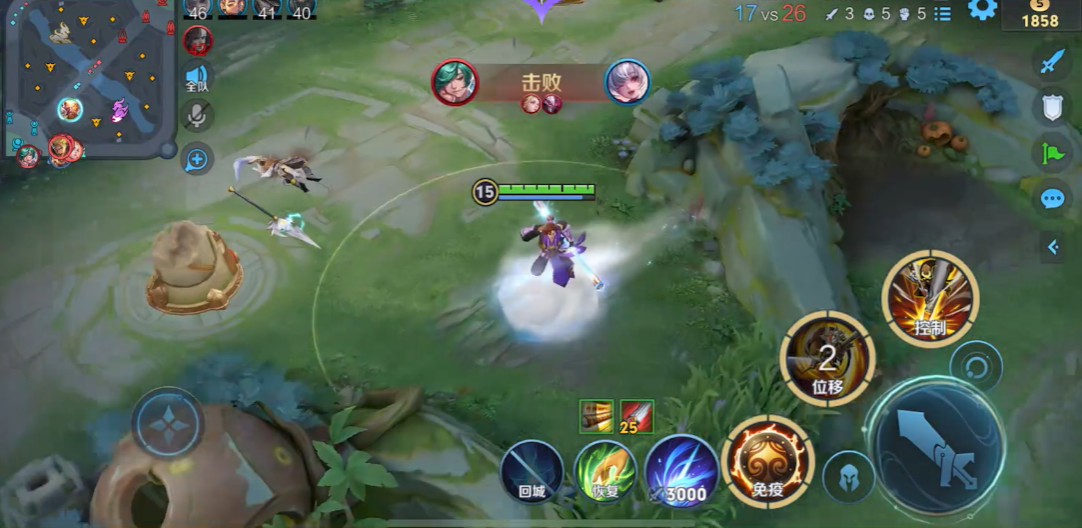Screen dimensions: 1082x528
Task: Toggle the muted microphone
Action: 197,116
